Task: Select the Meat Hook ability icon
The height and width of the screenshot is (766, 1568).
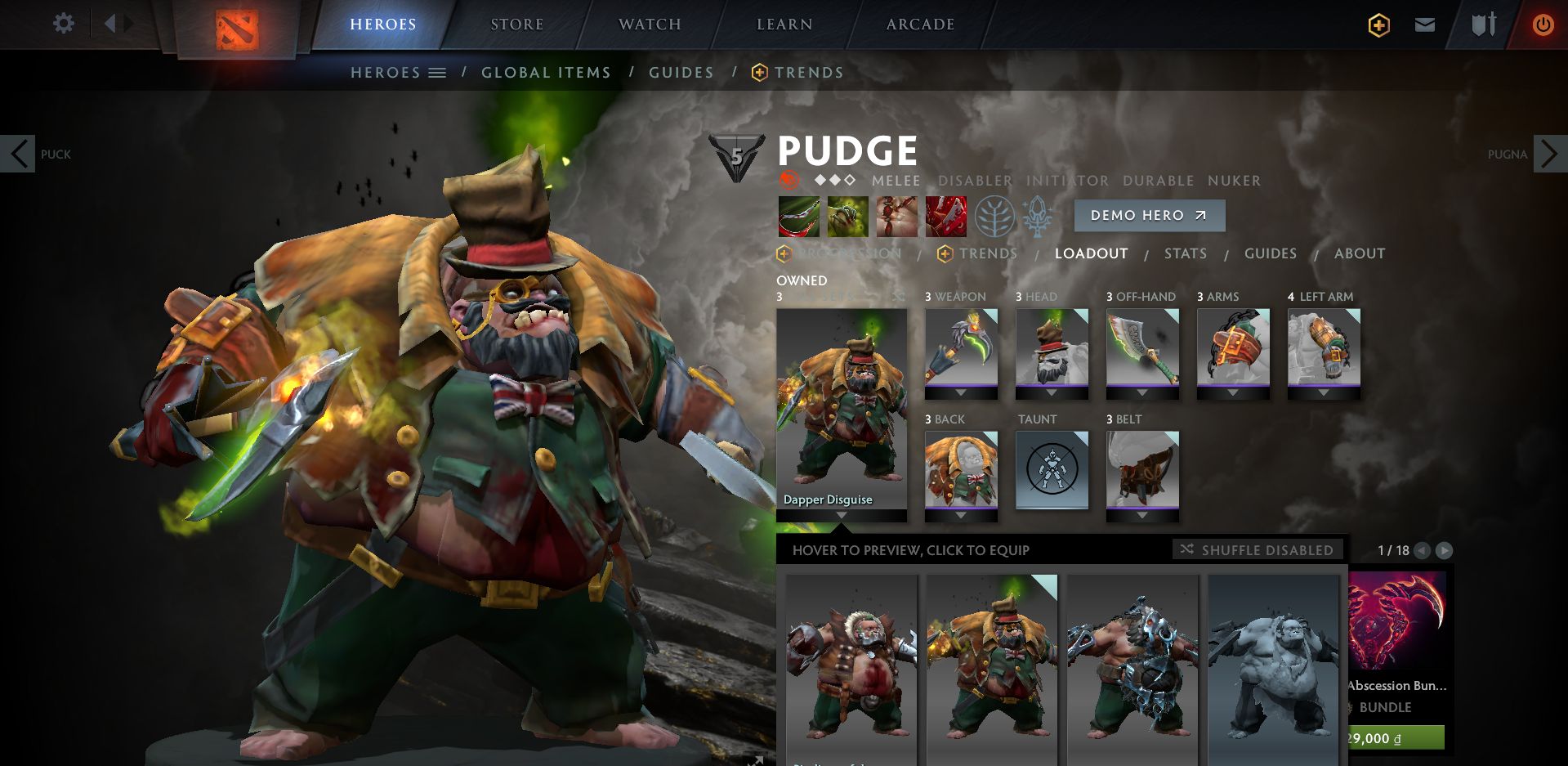Action: click(798, 215)
